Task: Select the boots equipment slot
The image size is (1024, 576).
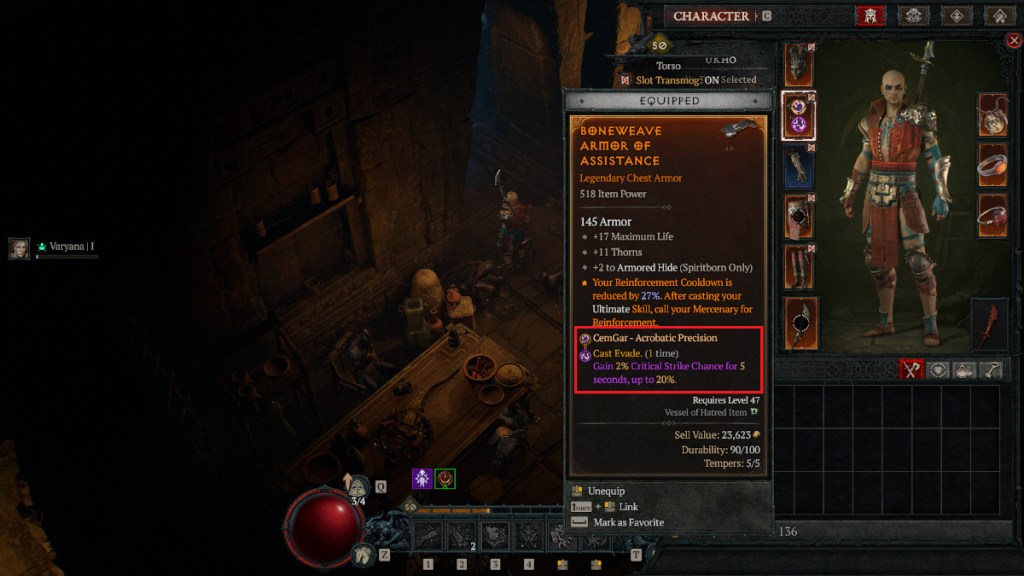Action: click(x=797, y=267)
